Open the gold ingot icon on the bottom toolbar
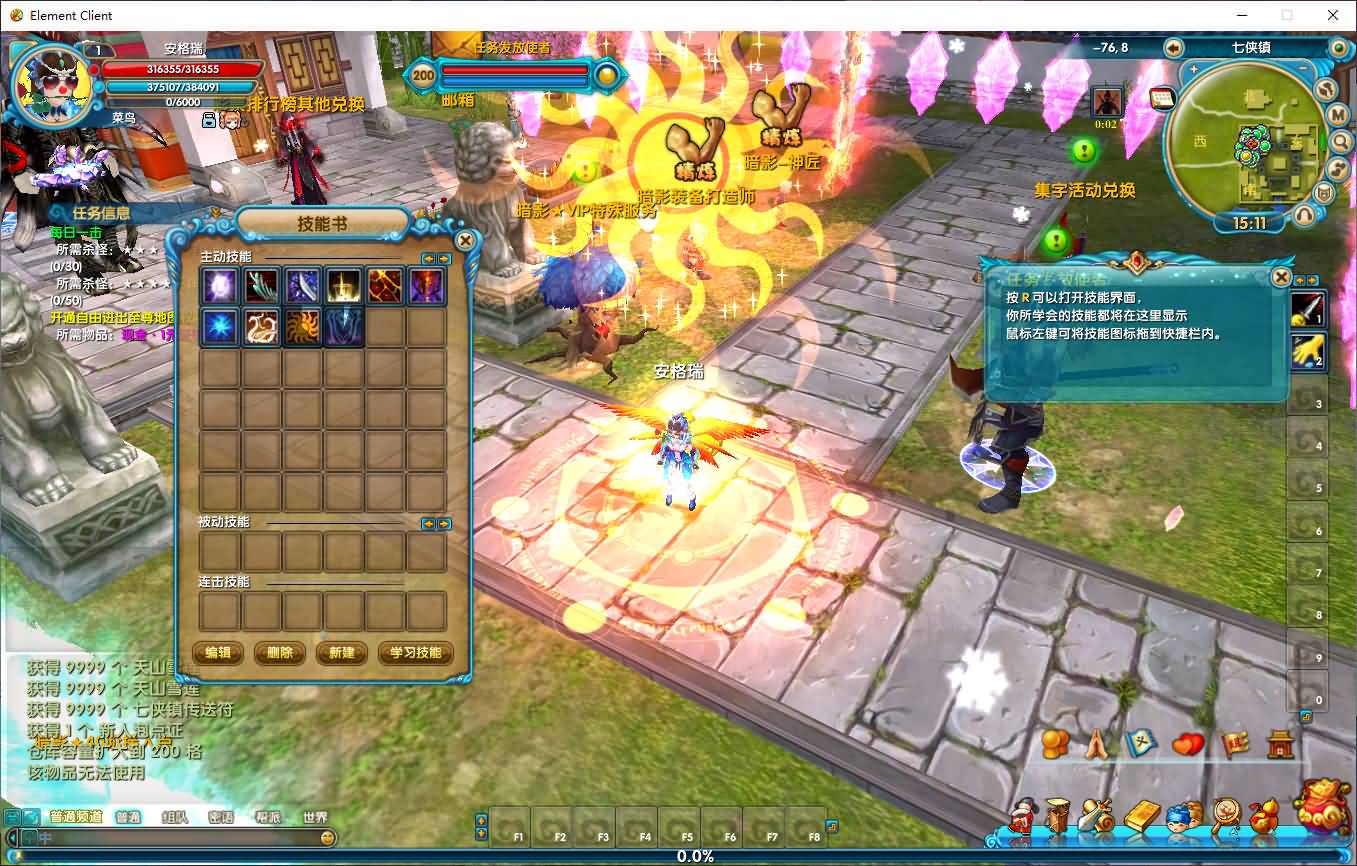The width and height of the screenshot is (1357, 866). pos(1141,814)
